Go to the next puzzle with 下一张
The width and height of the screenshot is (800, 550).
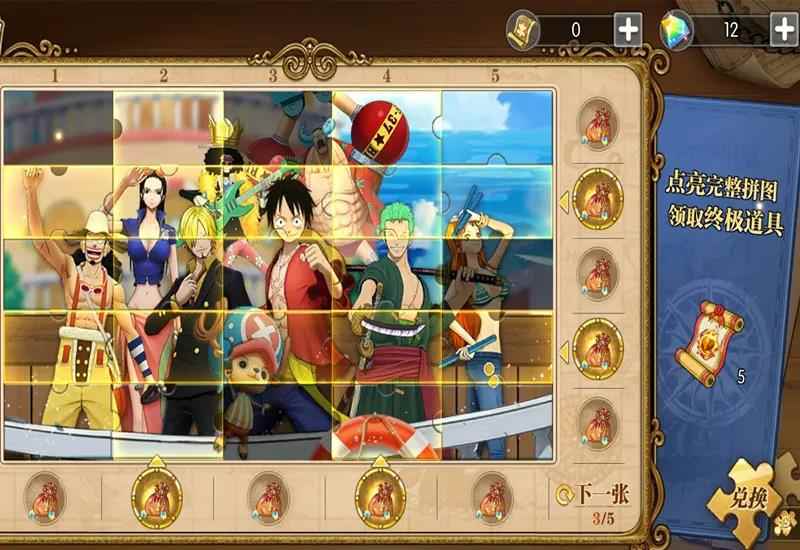[598, 493]
